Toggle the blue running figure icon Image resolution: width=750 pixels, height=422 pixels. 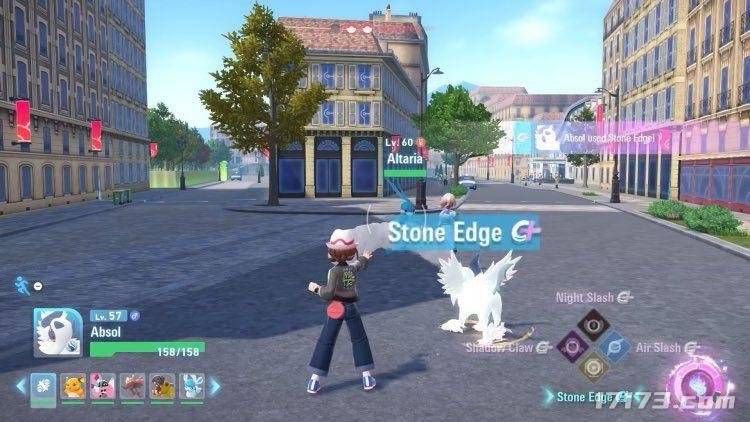[x=22, y=285]
